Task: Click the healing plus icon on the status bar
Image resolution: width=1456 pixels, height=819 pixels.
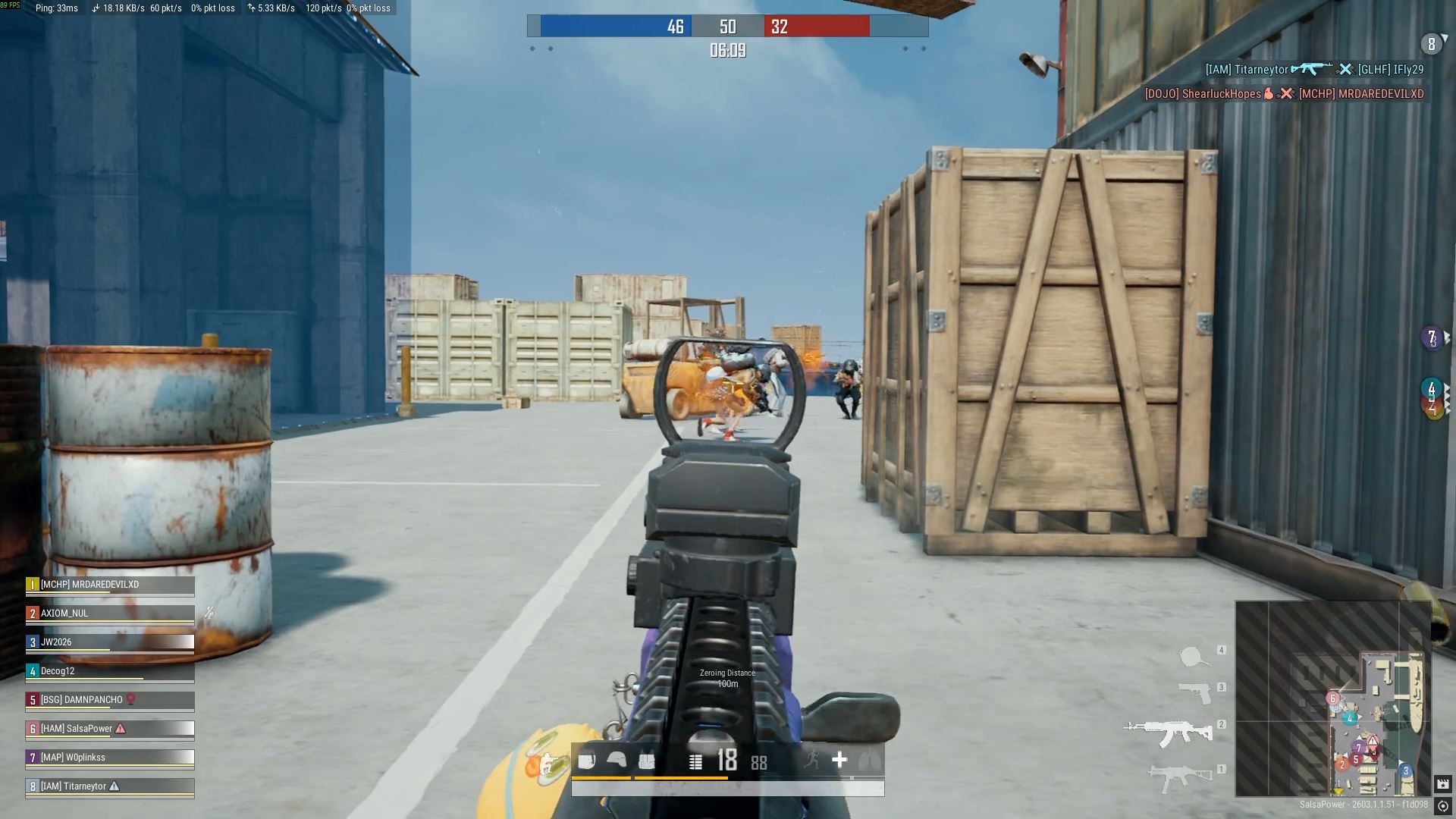Action: (x=839, y=759)
